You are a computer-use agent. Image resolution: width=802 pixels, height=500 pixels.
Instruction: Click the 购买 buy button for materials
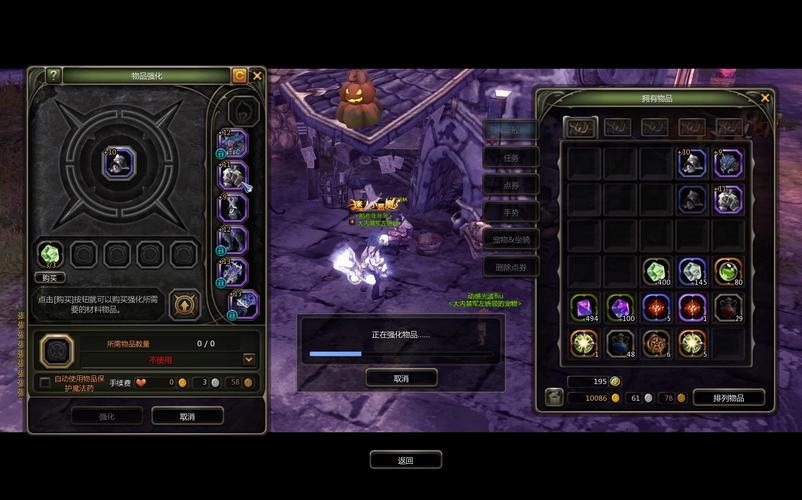[50, 277]
